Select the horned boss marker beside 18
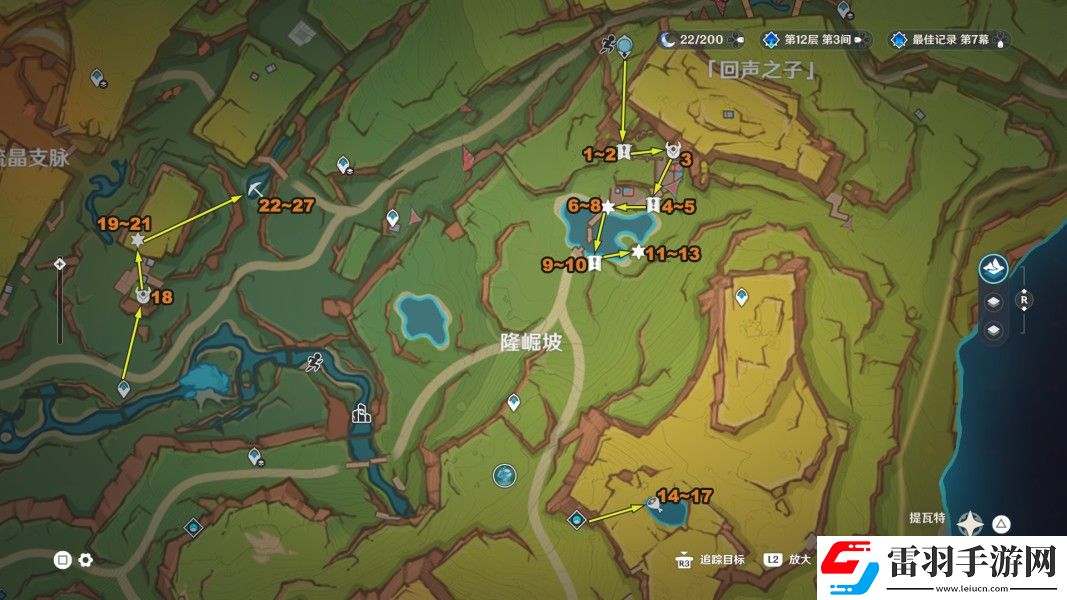This screenshot has height=600, width=1067. [143, 295]
